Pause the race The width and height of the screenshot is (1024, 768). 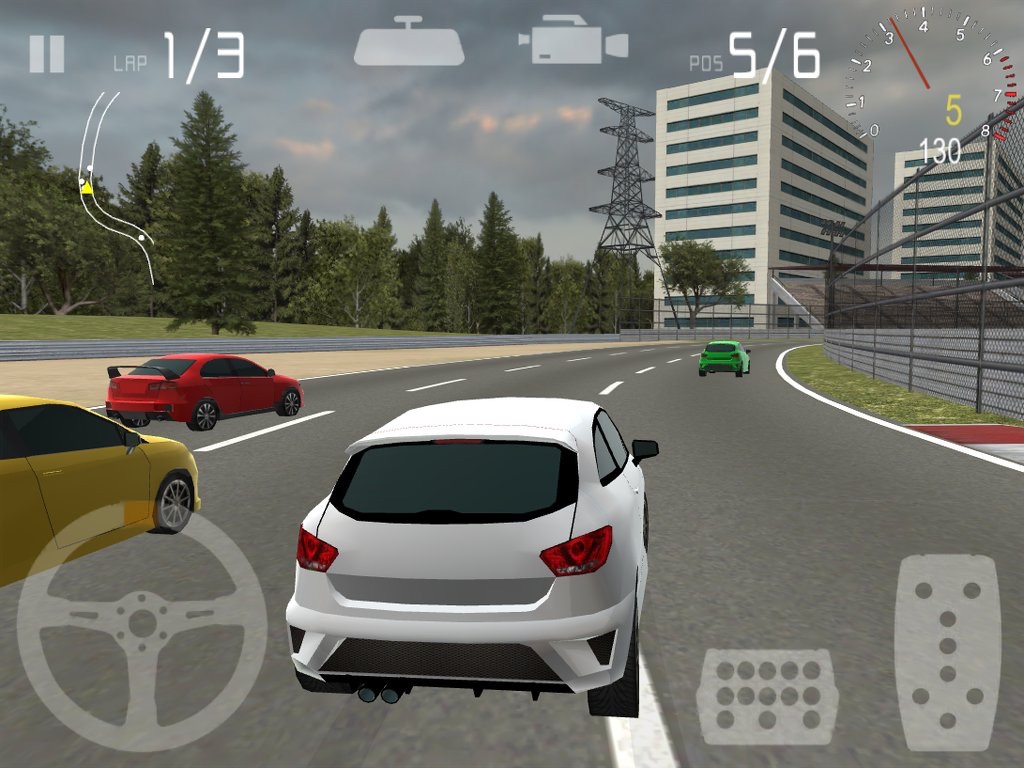coord(47,54)
